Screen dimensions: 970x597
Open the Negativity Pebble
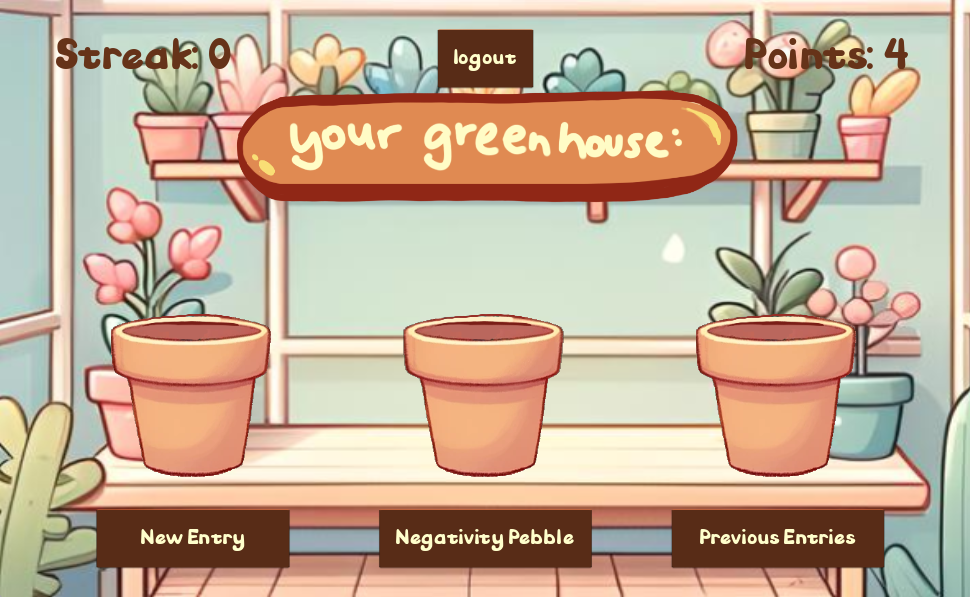(x=485, y=538)
